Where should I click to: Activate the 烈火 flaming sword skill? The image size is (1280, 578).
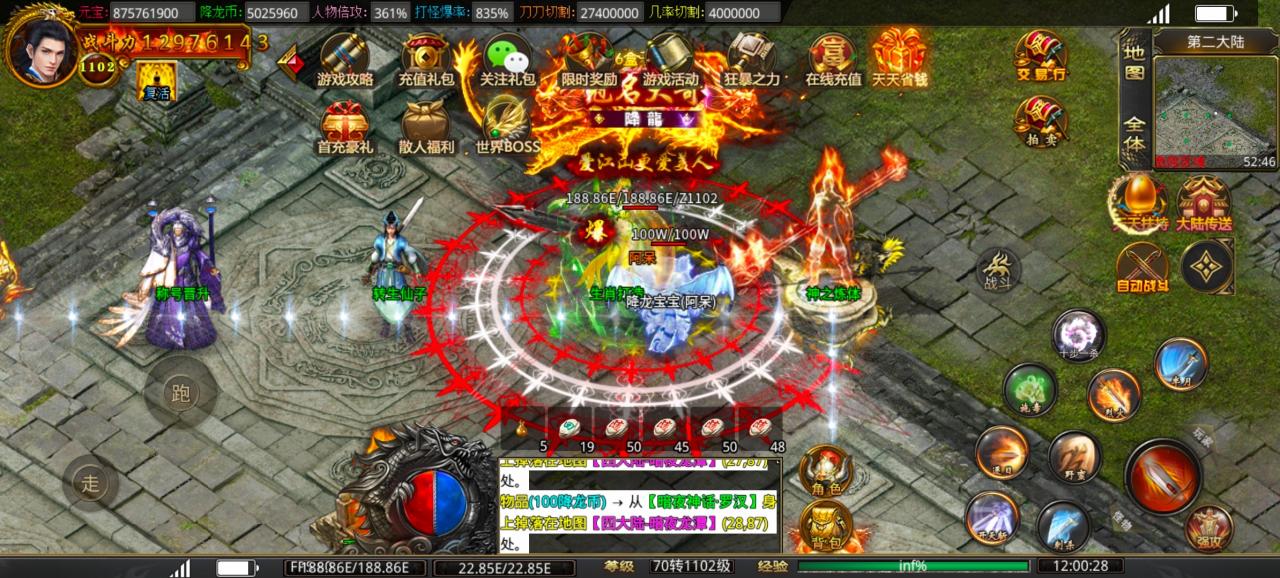tap(1113, 395)
